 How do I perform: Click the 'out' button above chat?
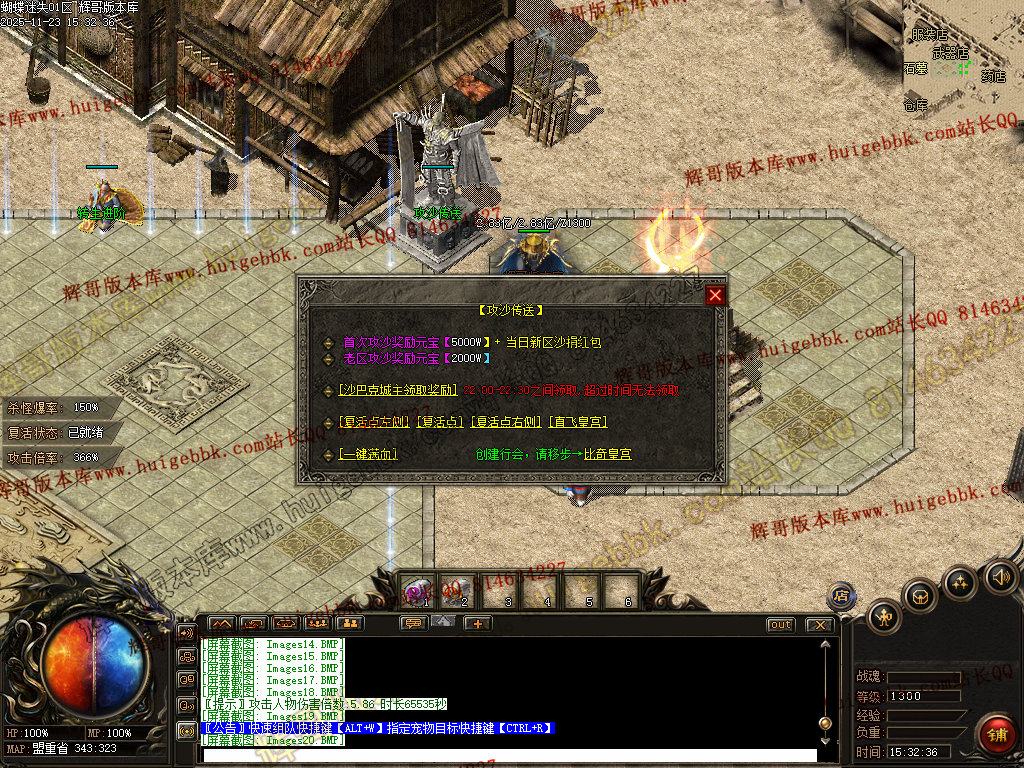(781, 624)
